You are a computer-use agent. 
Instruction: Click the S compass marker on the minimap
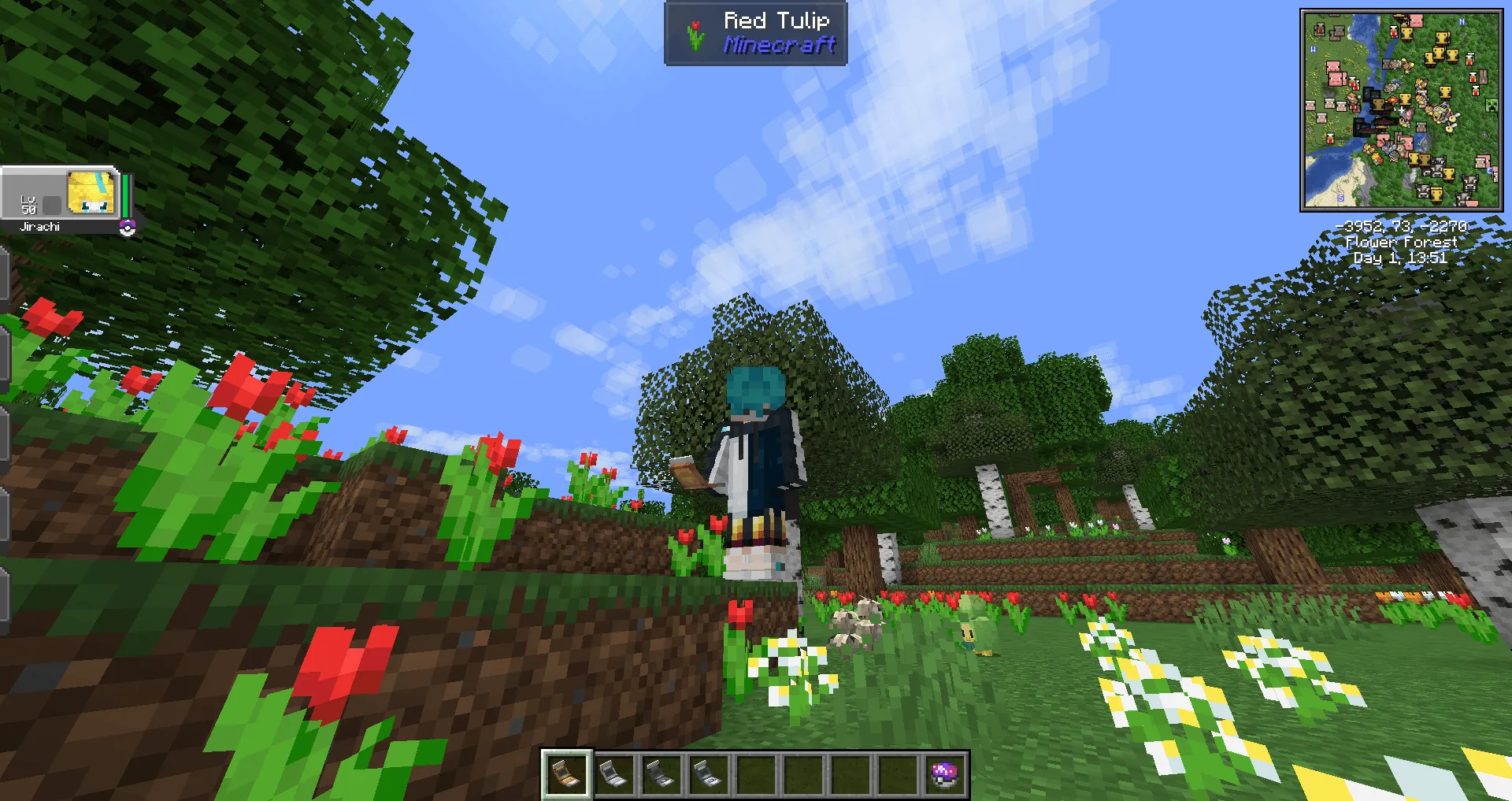point(1340,197)
